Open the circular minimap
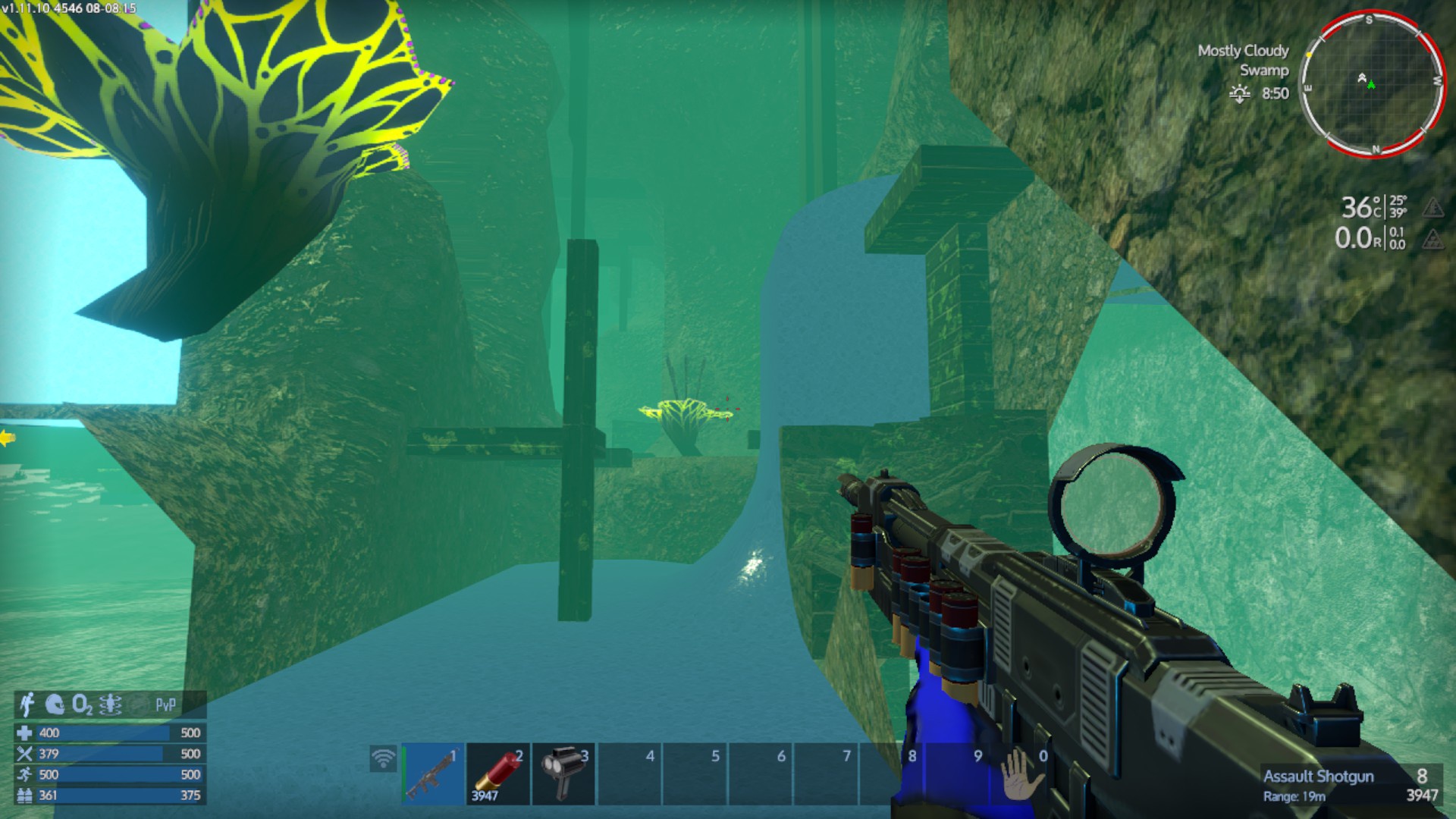The width and height of the screenshot is (1456, 819). [1371, 83]
